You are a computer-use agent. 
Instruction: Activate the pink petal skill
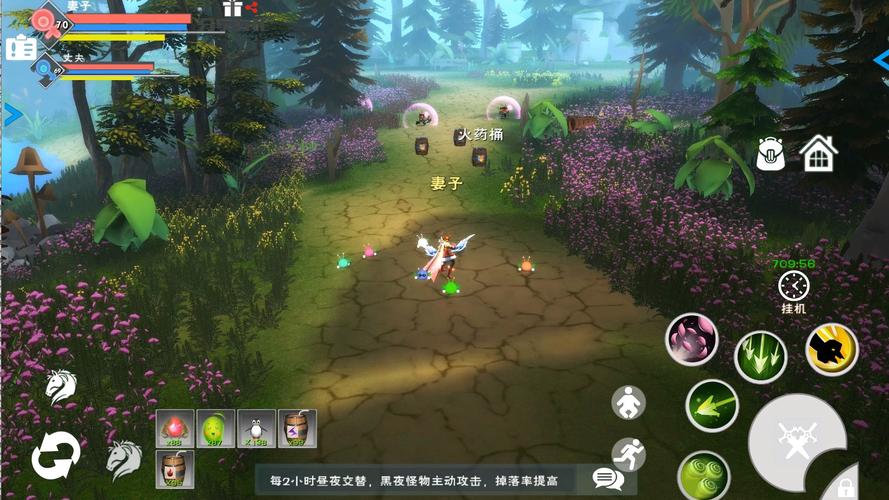pos(692,340)
